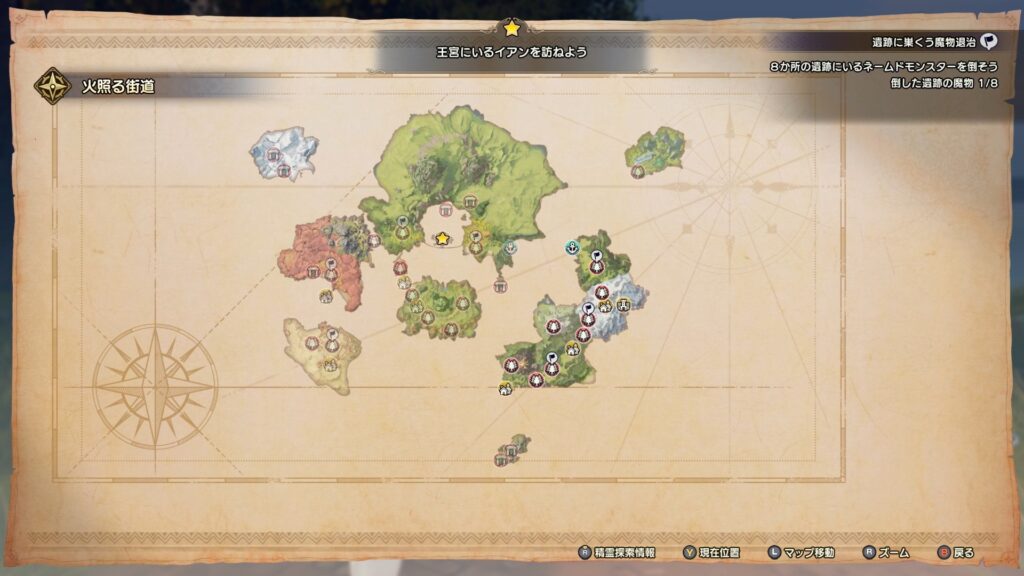
Task: Choose the flag marker on the sandy desert island
Action: (332, 335)
